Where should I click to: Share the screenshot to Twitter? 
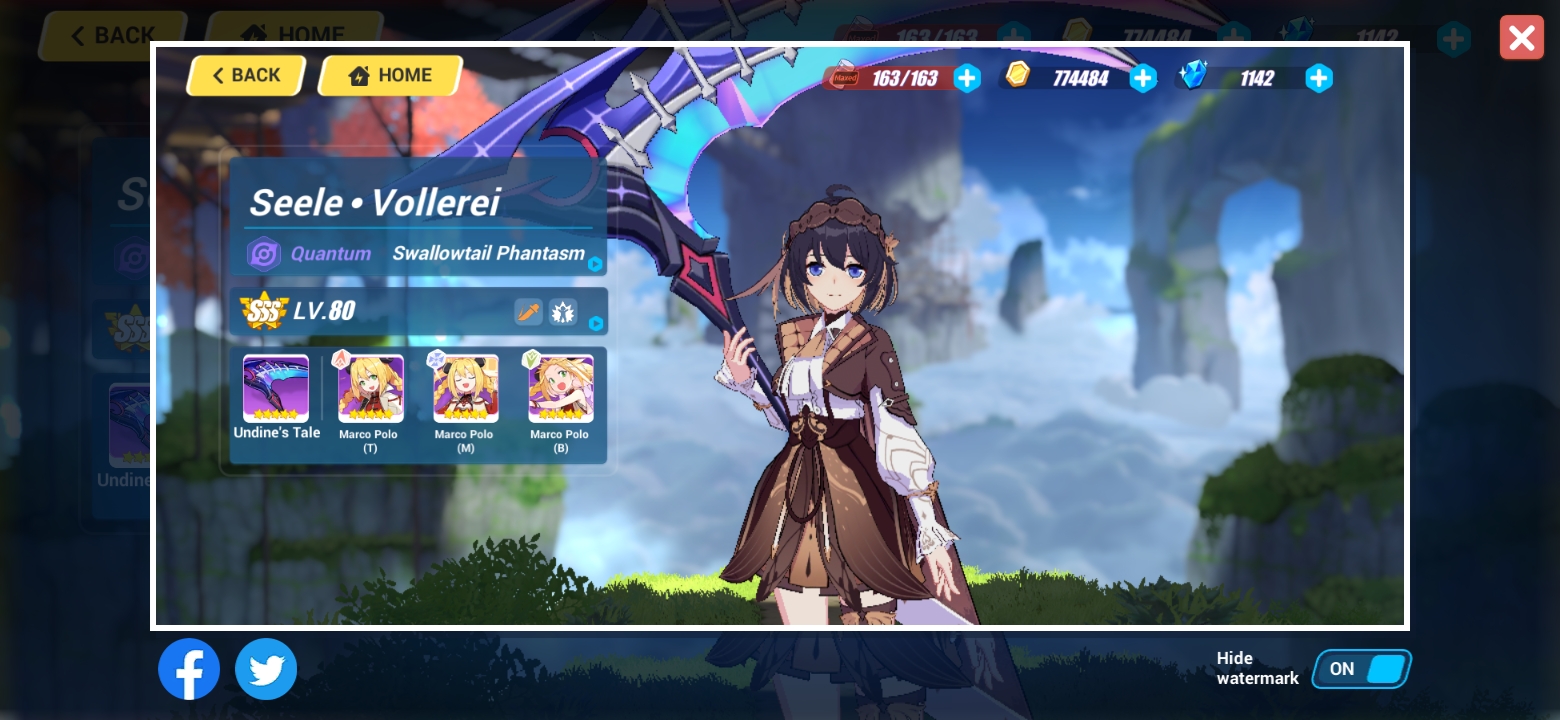[266, 669]
